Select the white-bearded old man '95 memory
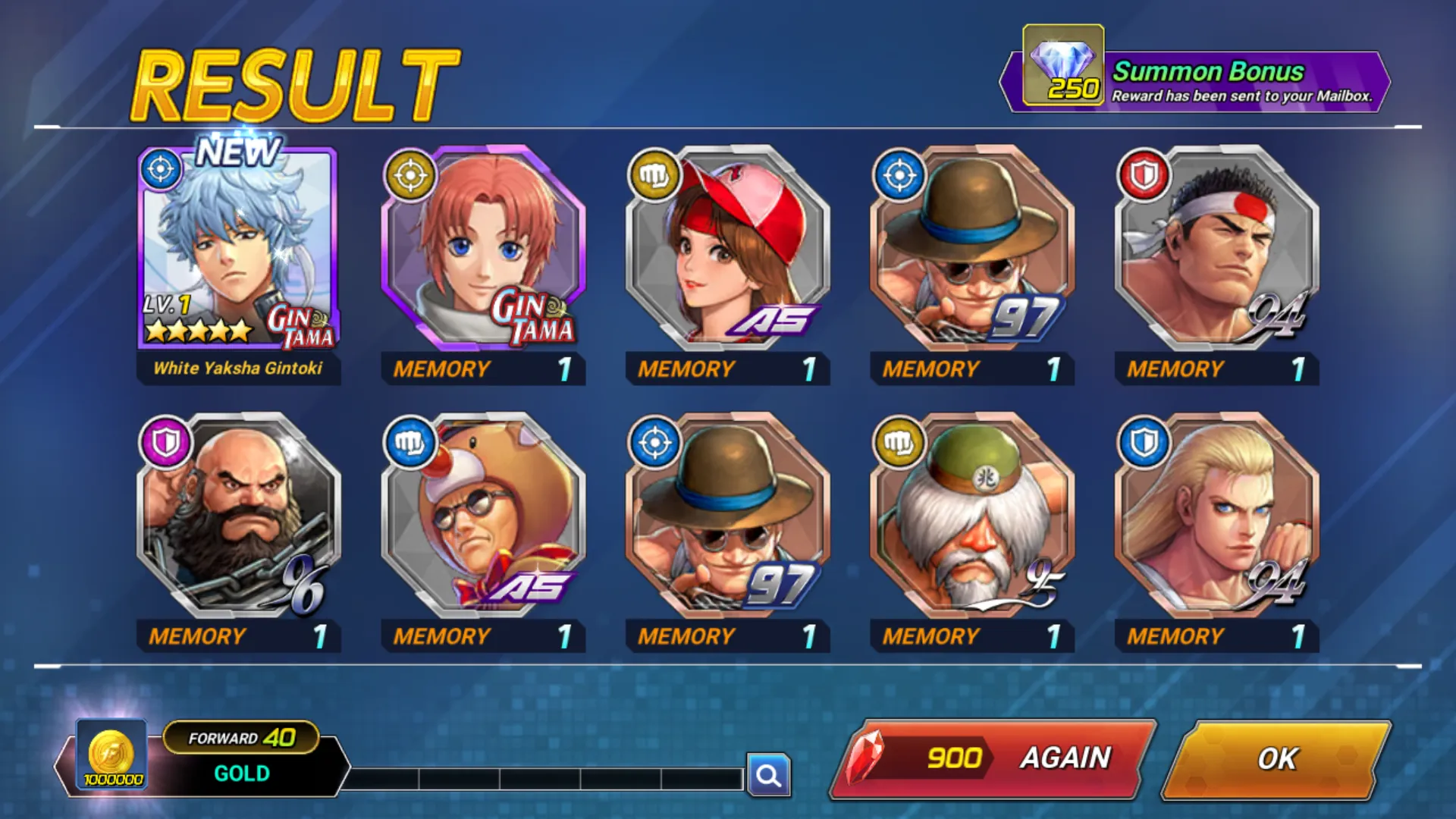 coord(972,517)
